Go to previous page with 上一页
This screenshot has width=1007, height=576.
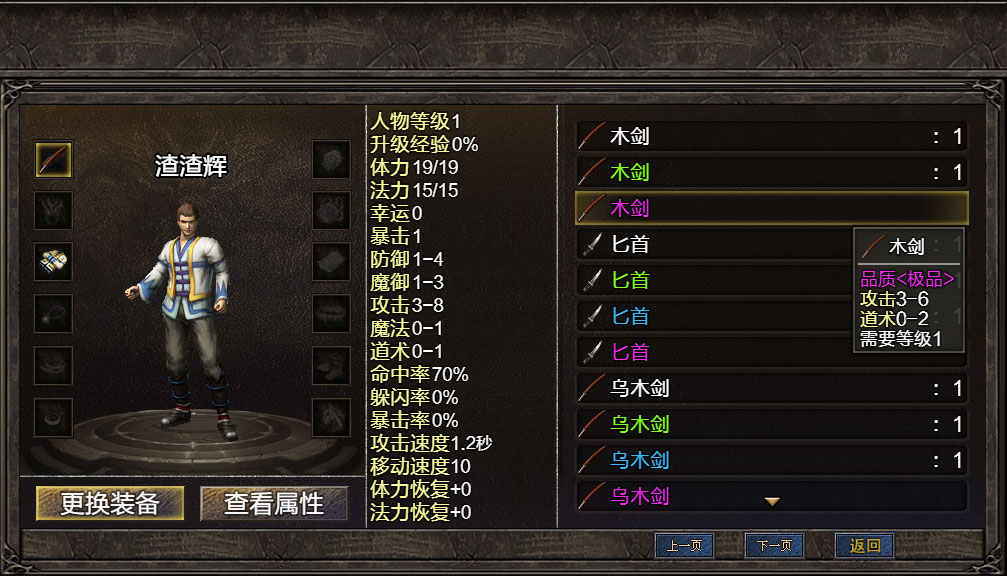(x=684, y=546)
